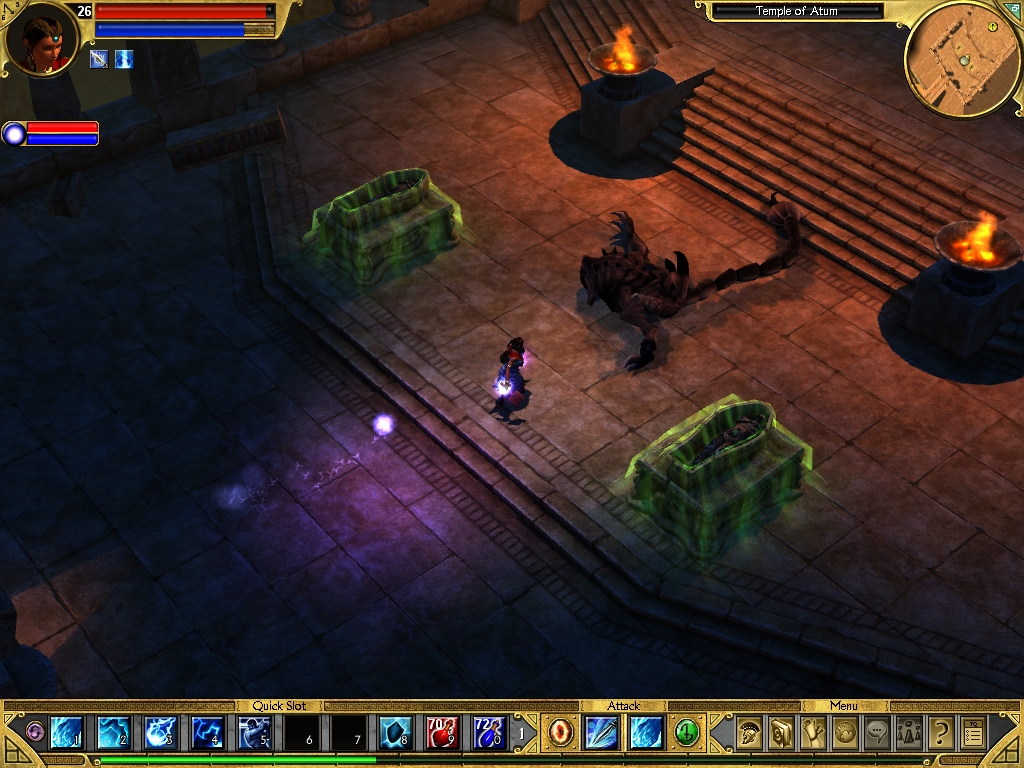Select the spear attack skill slot
1024x768 pixels.
coord(602,733)
